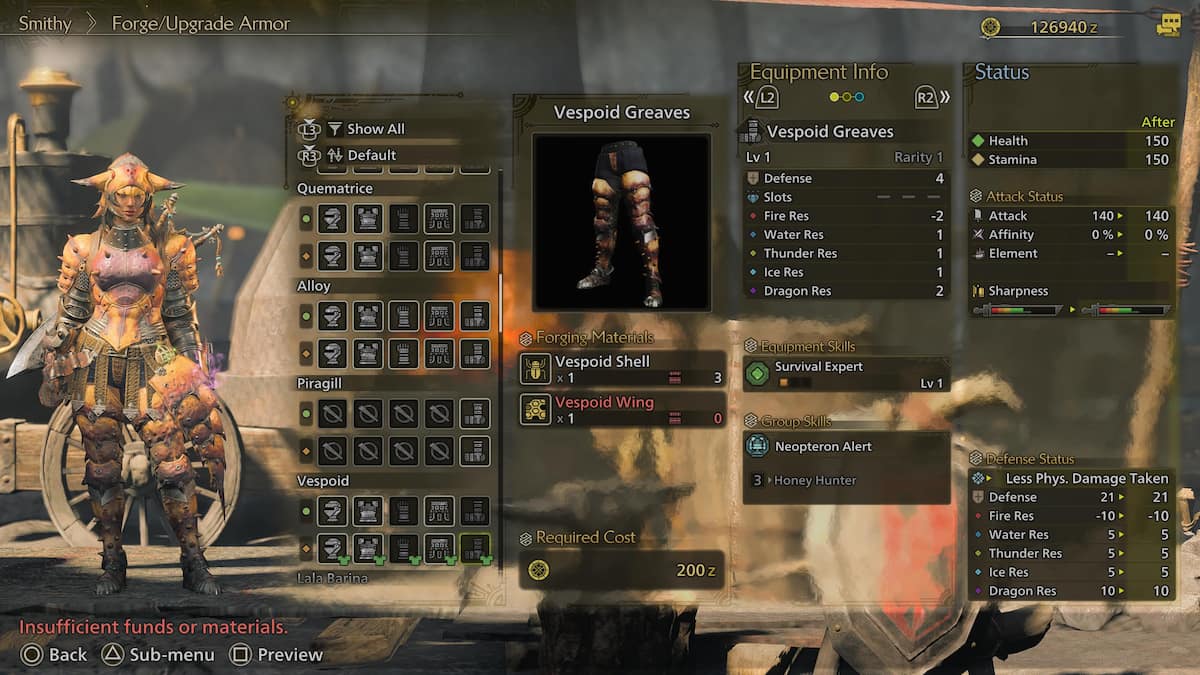The image size is (1200, 675).
Task: Select the Quematrice helm in the green-dot row
Action: (333, 219)
